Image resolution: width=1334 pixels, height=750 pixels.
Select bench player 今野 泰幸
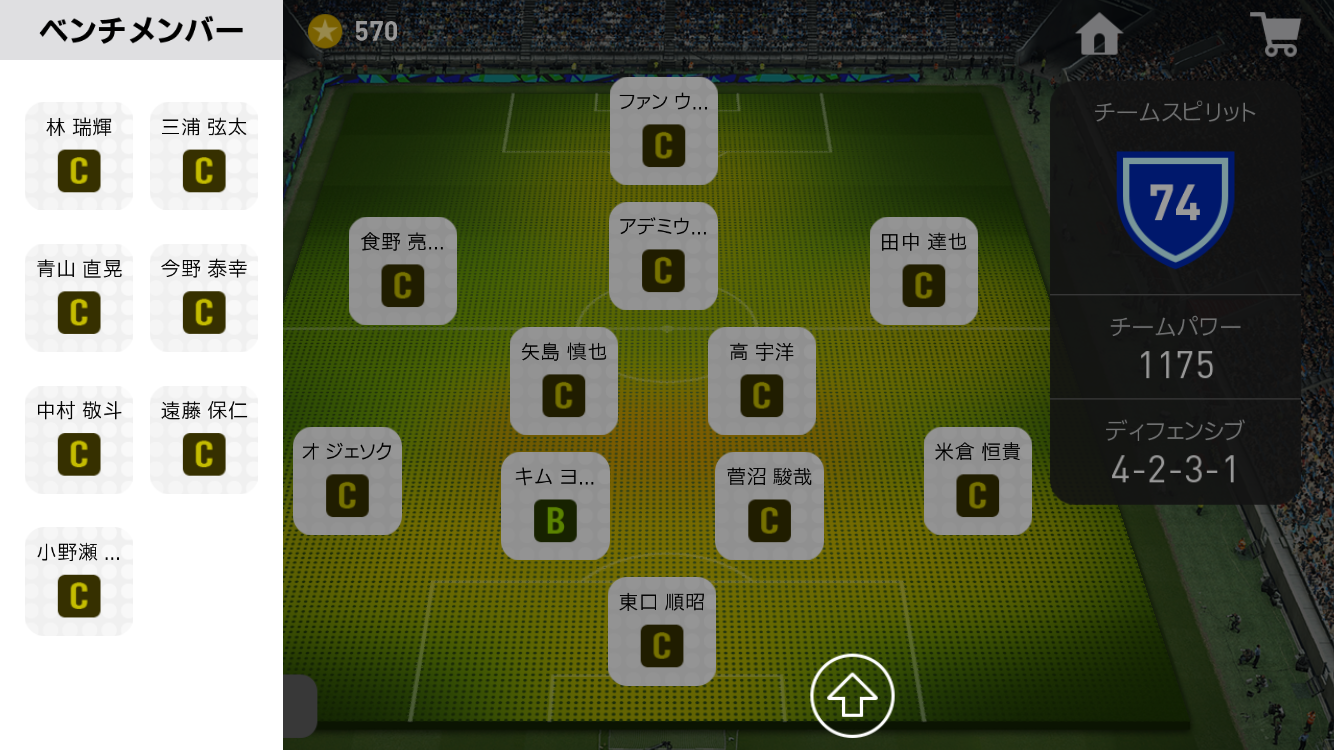(x=204, y=298)
